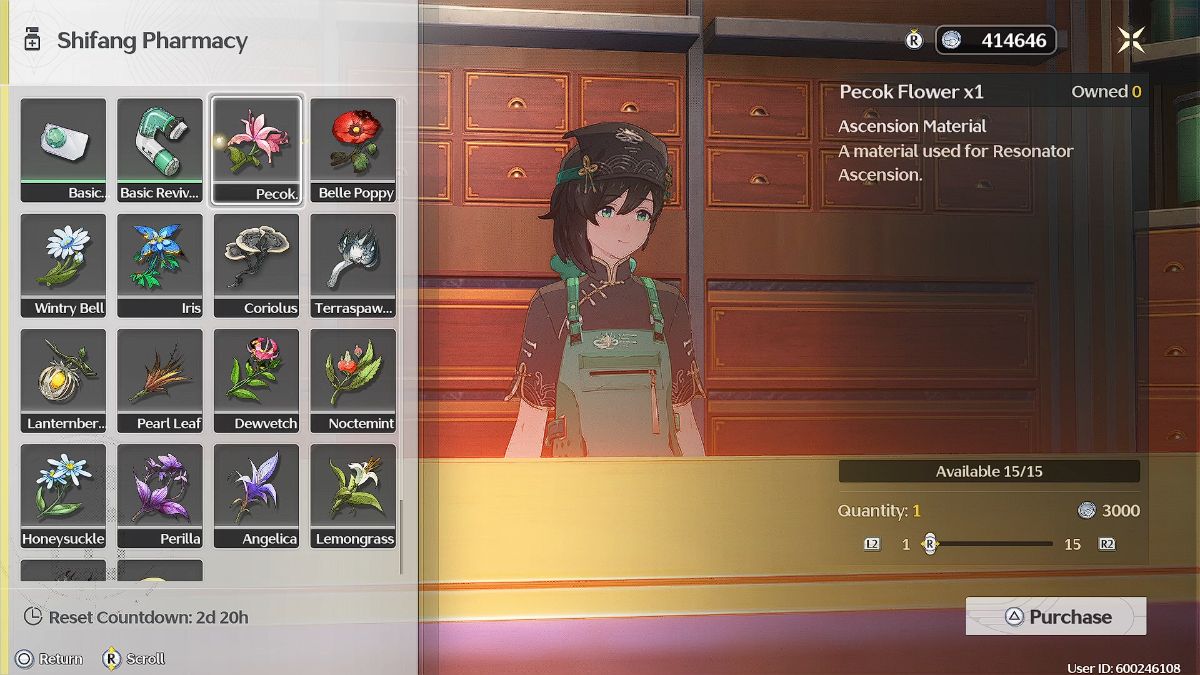Purchase the selected Pecok Flower

pos(1056,617)
